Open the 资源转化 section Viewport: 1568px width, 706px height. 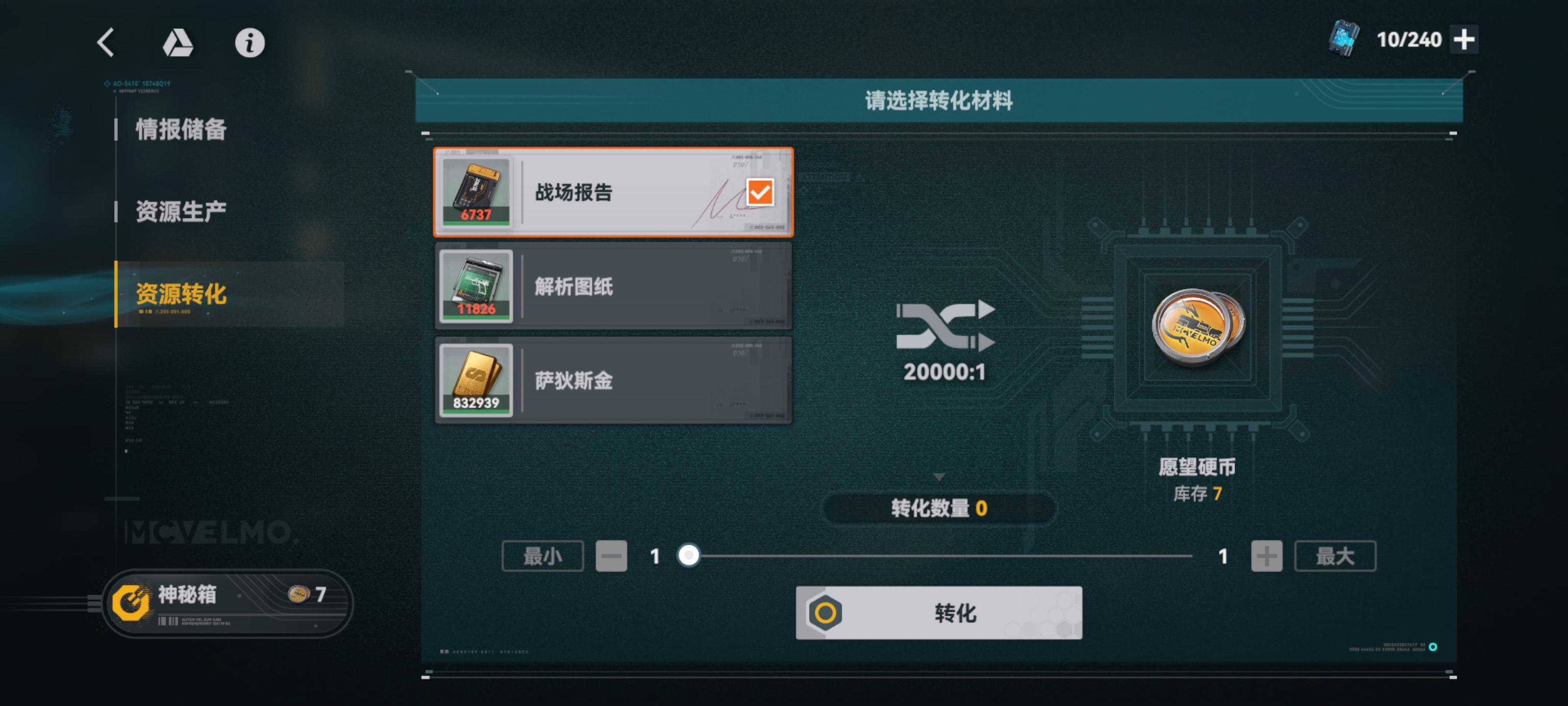[x=182, y=294]
